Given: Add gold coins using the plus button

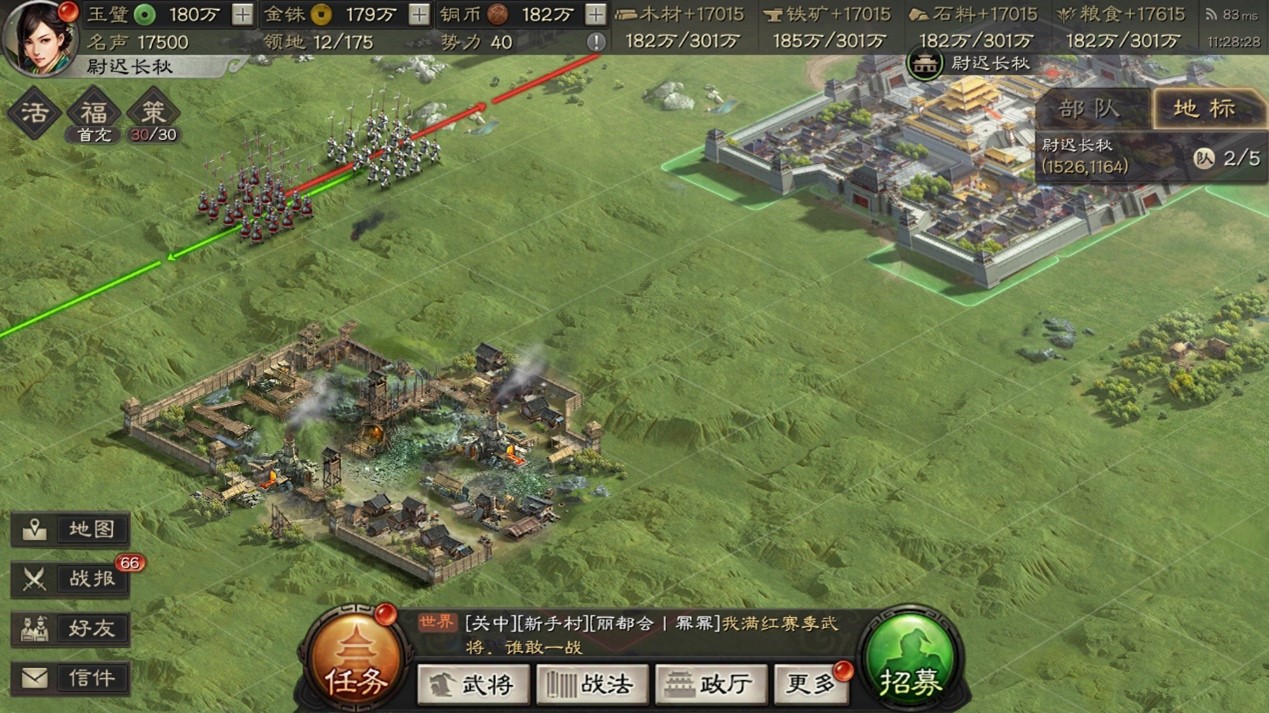Looking at the screenshot, I should pos(420,14).
